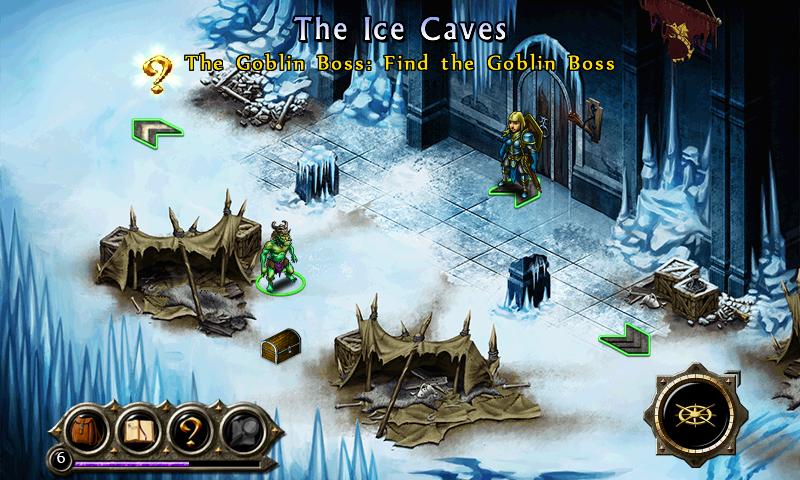
Task: Select the green goblin with selection ring
Action: (x=280, y=260)
